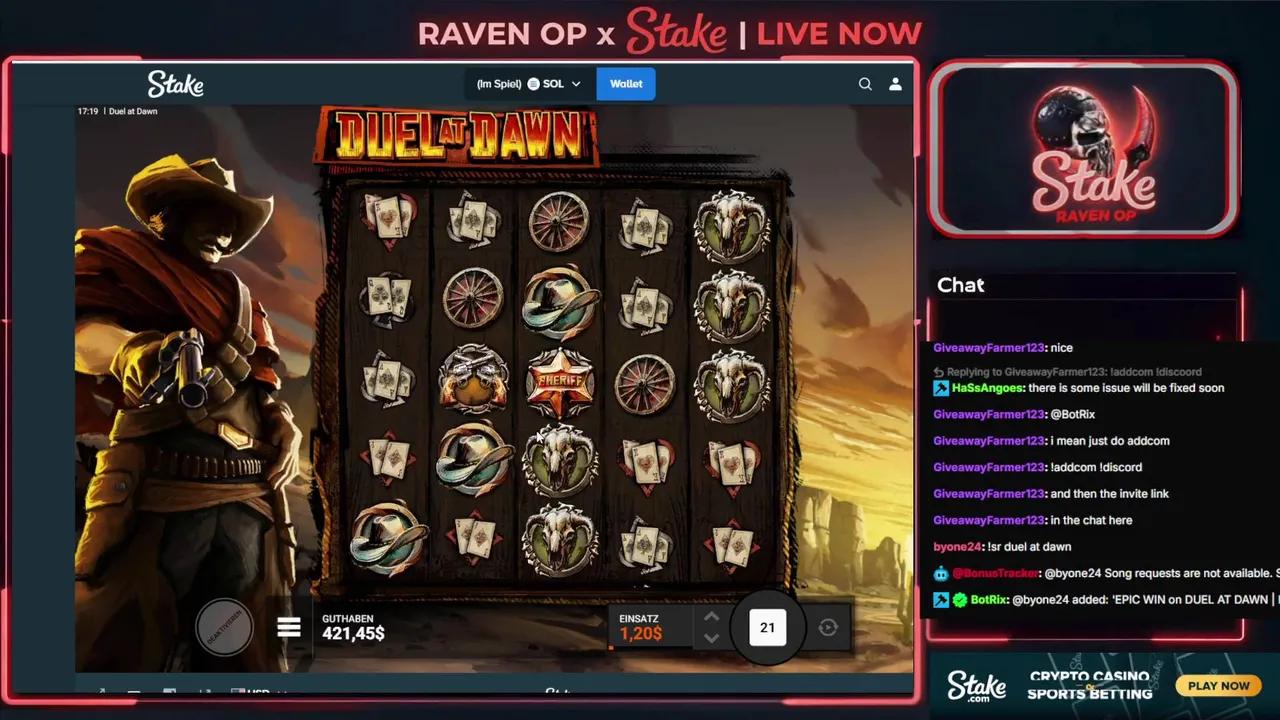Click the Raven OP skull logo thumbnail
The width and height of the screenshot is (1280, 720).
[1084, 150]
